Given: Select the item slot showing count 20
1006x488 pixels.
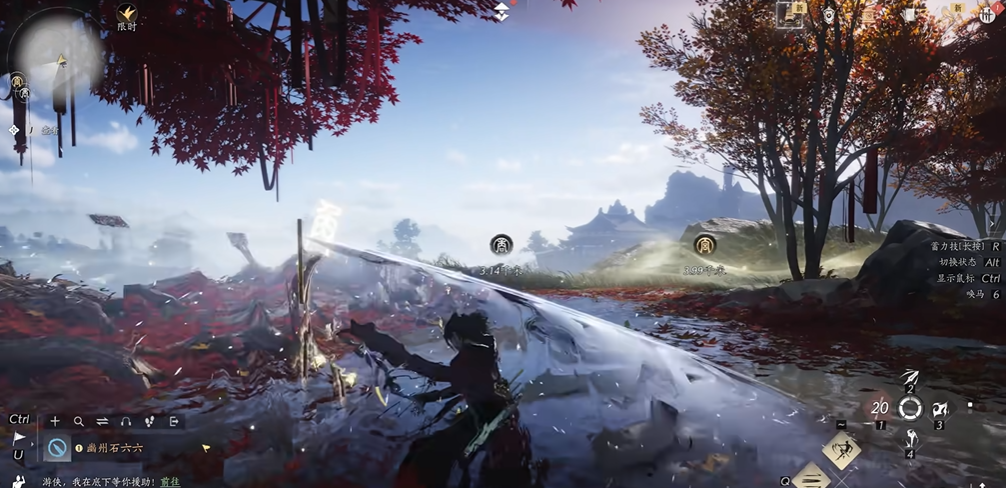Looking at the screenshot, I should (x=880, y=408).
